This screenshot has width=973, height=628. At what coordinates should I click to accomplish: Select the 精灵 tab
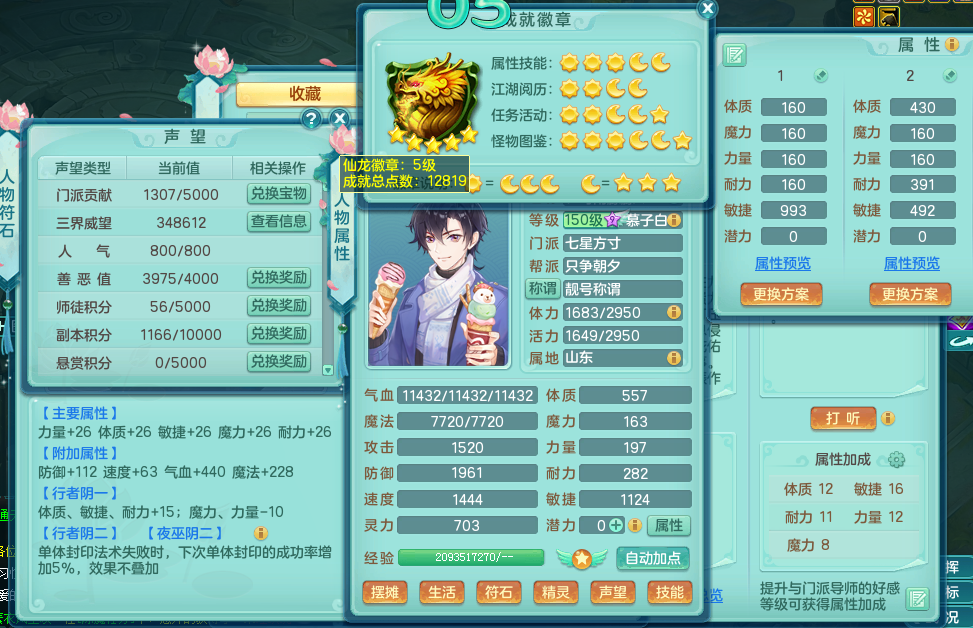point(556,592)
